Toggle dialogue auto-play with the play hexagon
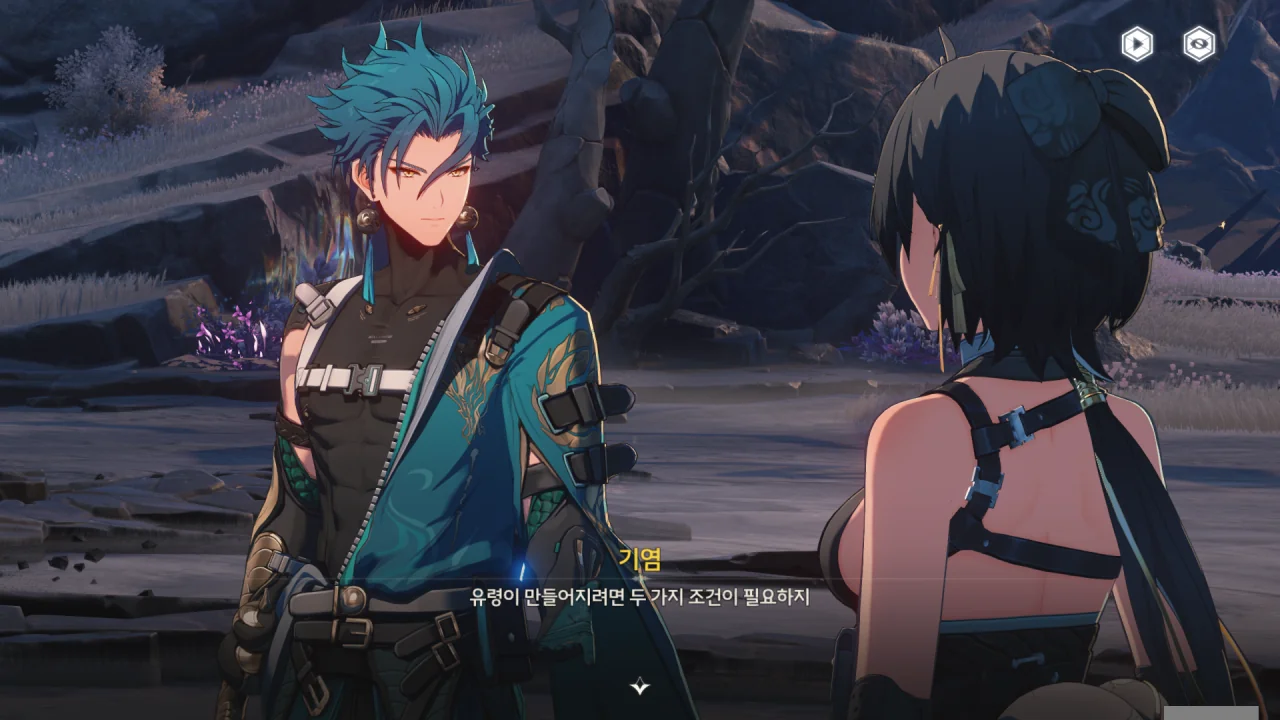The width and height of the screenshot is (1280, 720). point(1137,44)
